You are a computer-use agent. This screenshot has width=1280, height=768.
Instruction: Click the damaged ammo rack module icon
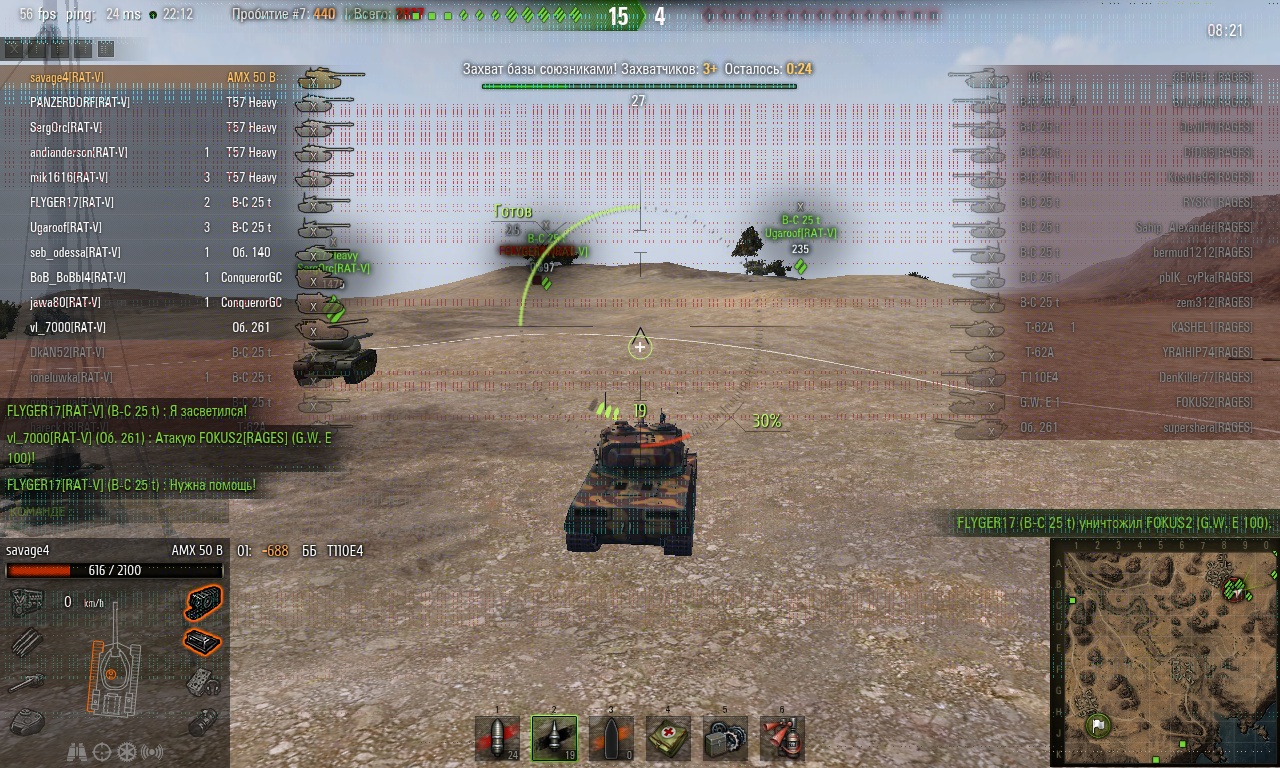click(x=203, y=641)
